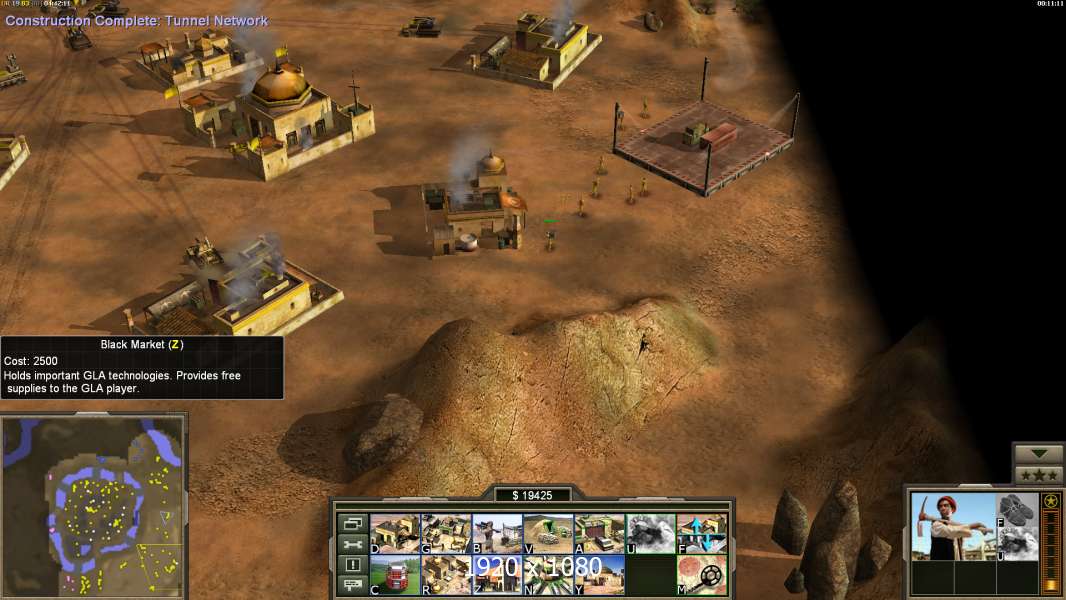This screenshot has height=600, width=1066.
Task: Select the build icon marked N
Action: (x=548, y=574)
